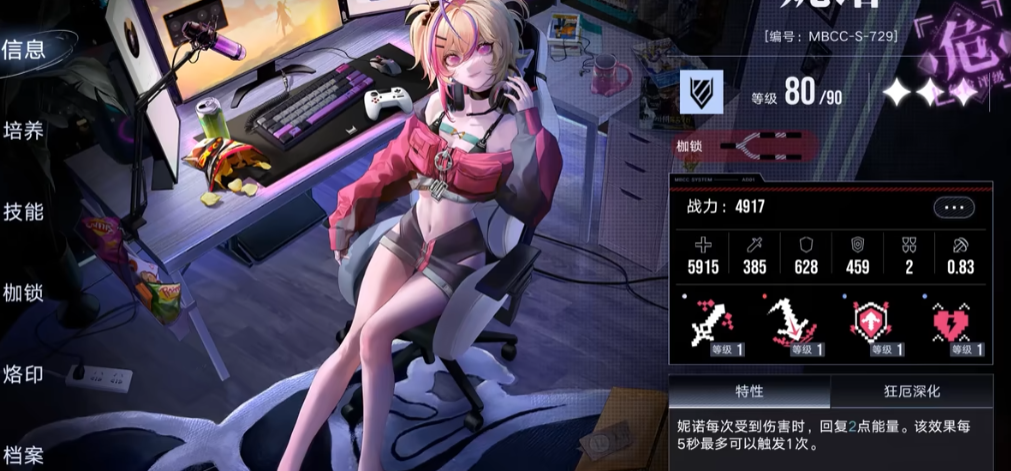
Task: Open the 烙印 brand section
Action: click(x=23, y=375)
